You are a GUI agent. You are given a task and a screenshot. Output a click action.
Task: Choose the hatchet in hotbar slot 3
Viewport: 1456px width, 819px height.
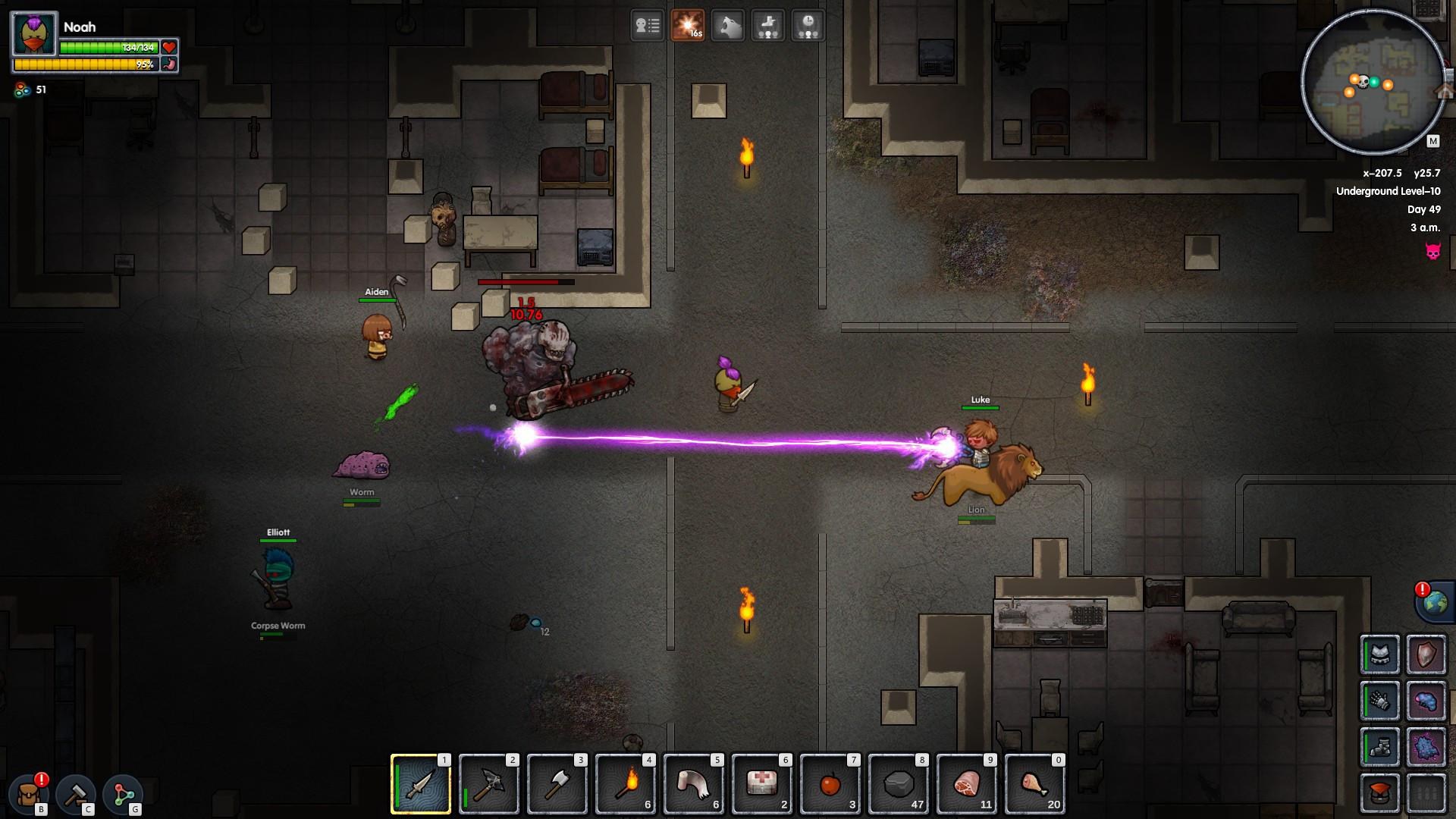[x=557, y=784]
